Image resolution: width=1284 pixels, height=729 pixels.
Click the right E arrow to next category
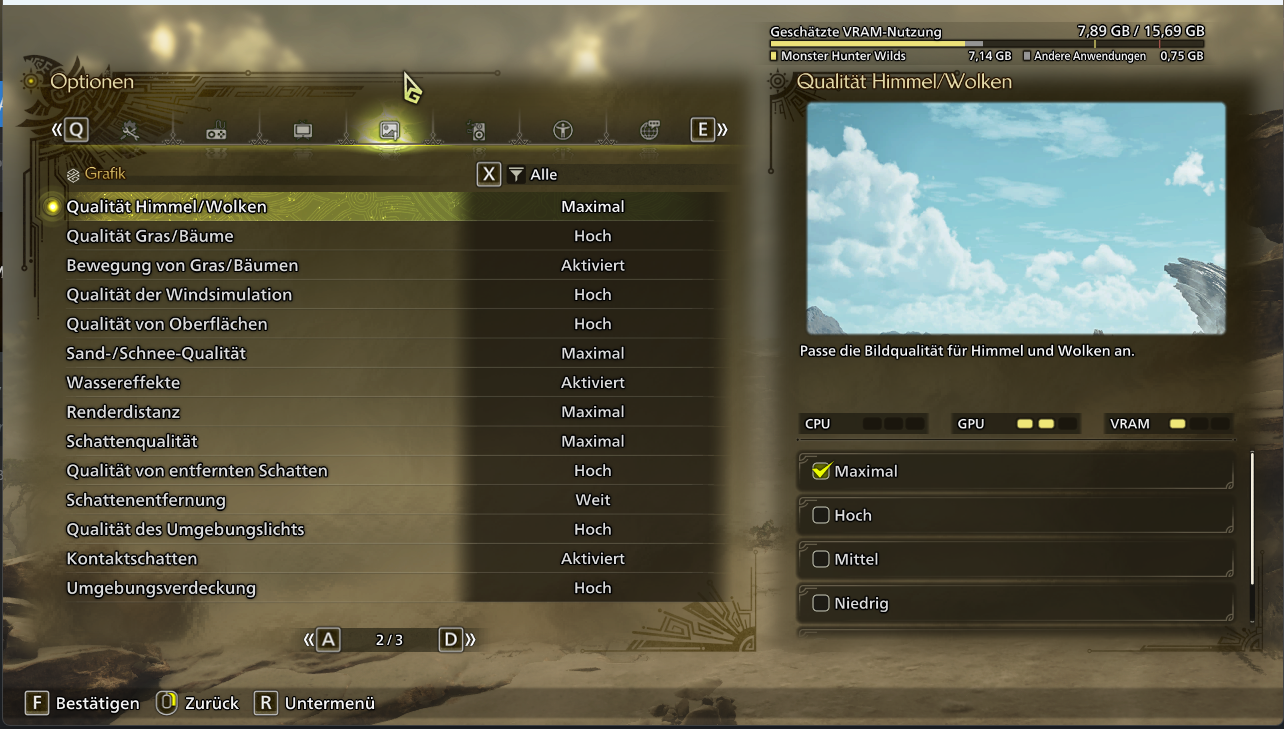(703, 130)
